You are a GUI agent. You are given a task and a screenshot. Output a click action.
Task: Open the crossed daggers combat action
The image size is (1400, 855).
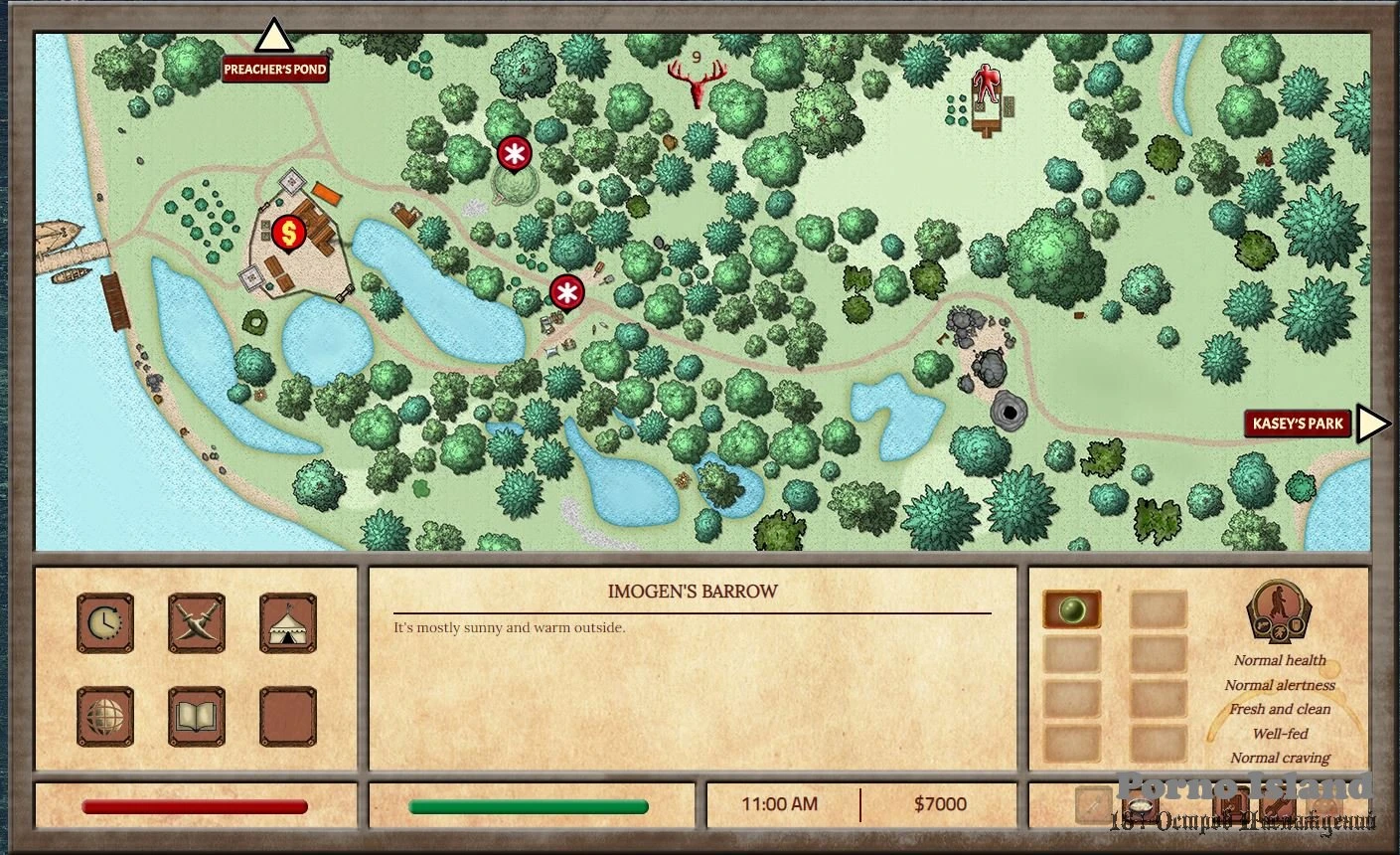point(197,623)
